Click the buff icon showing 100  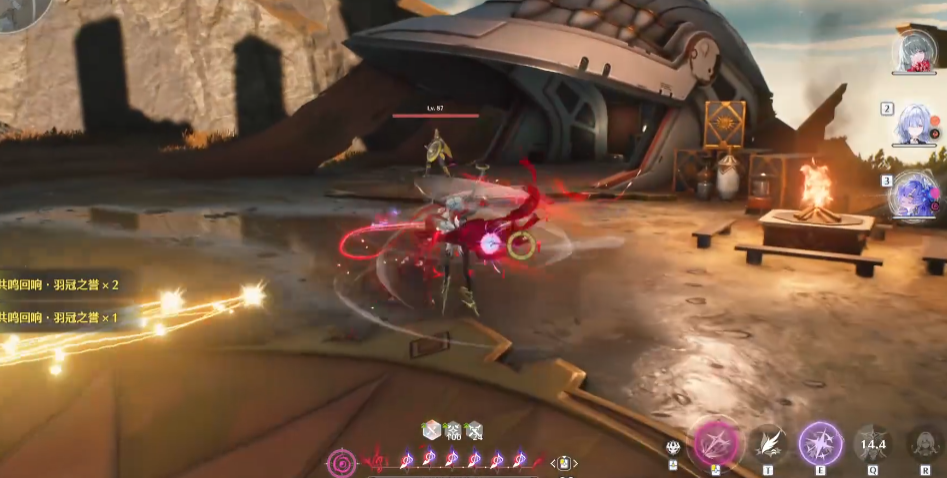click(453, 431)
